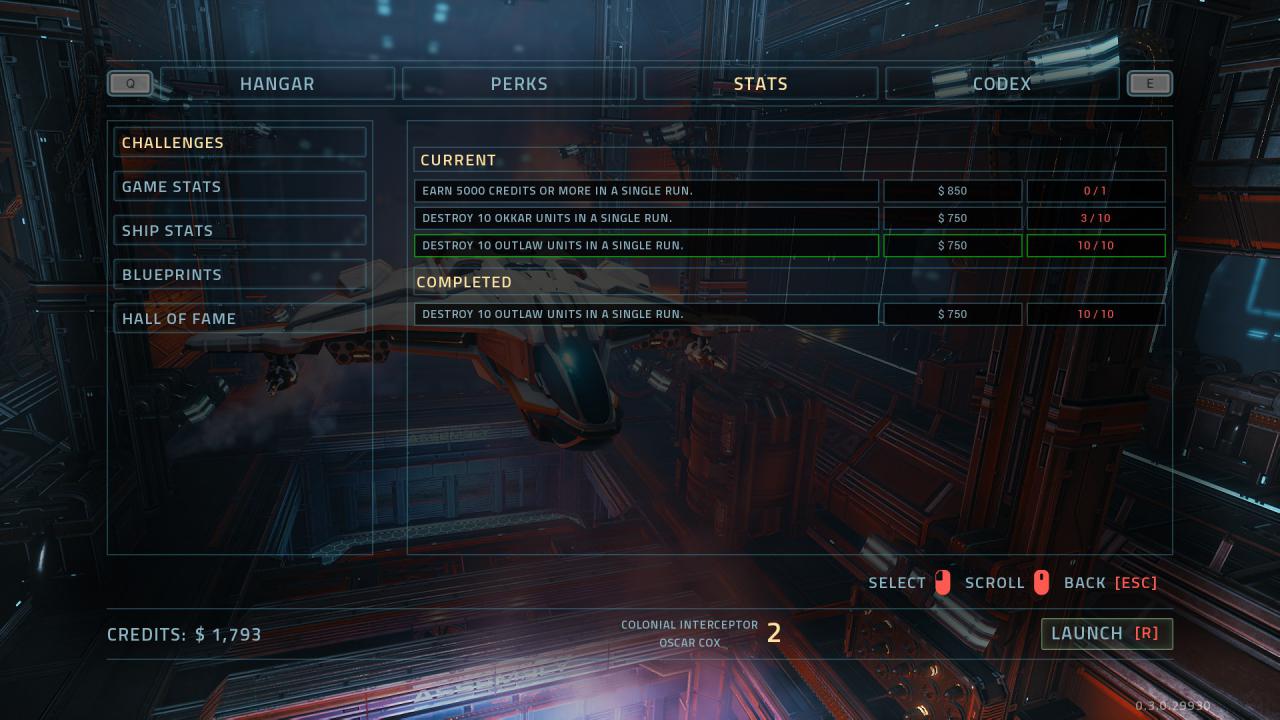The width and height of the screenshot is (1280, 720).
Task: Select the destroy 10 Okkar units challenge
Action: 646,218
